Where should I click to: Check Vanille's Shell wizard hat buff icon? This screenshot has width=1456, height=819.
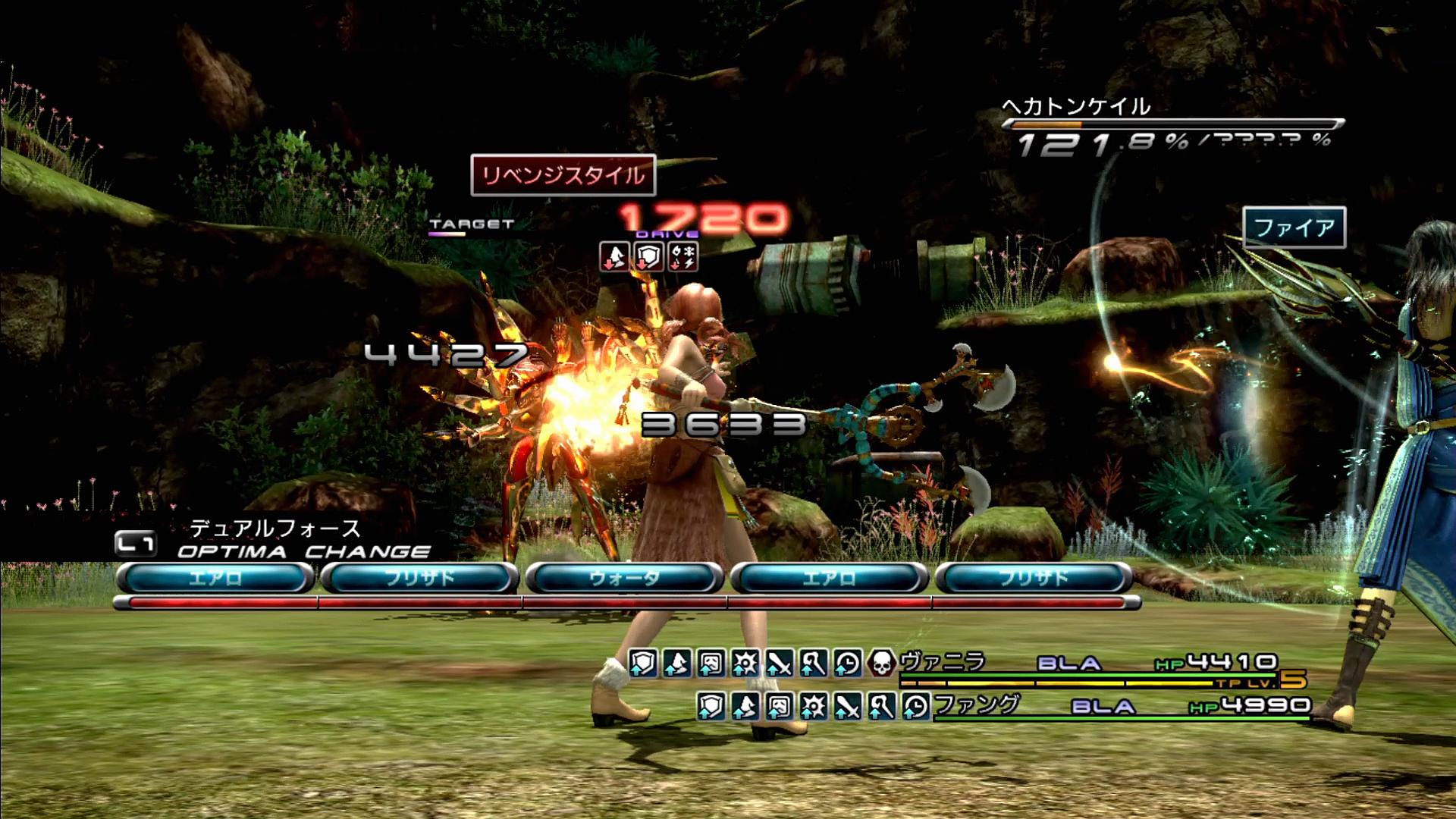pyautogui.click(x=676, y=664)
